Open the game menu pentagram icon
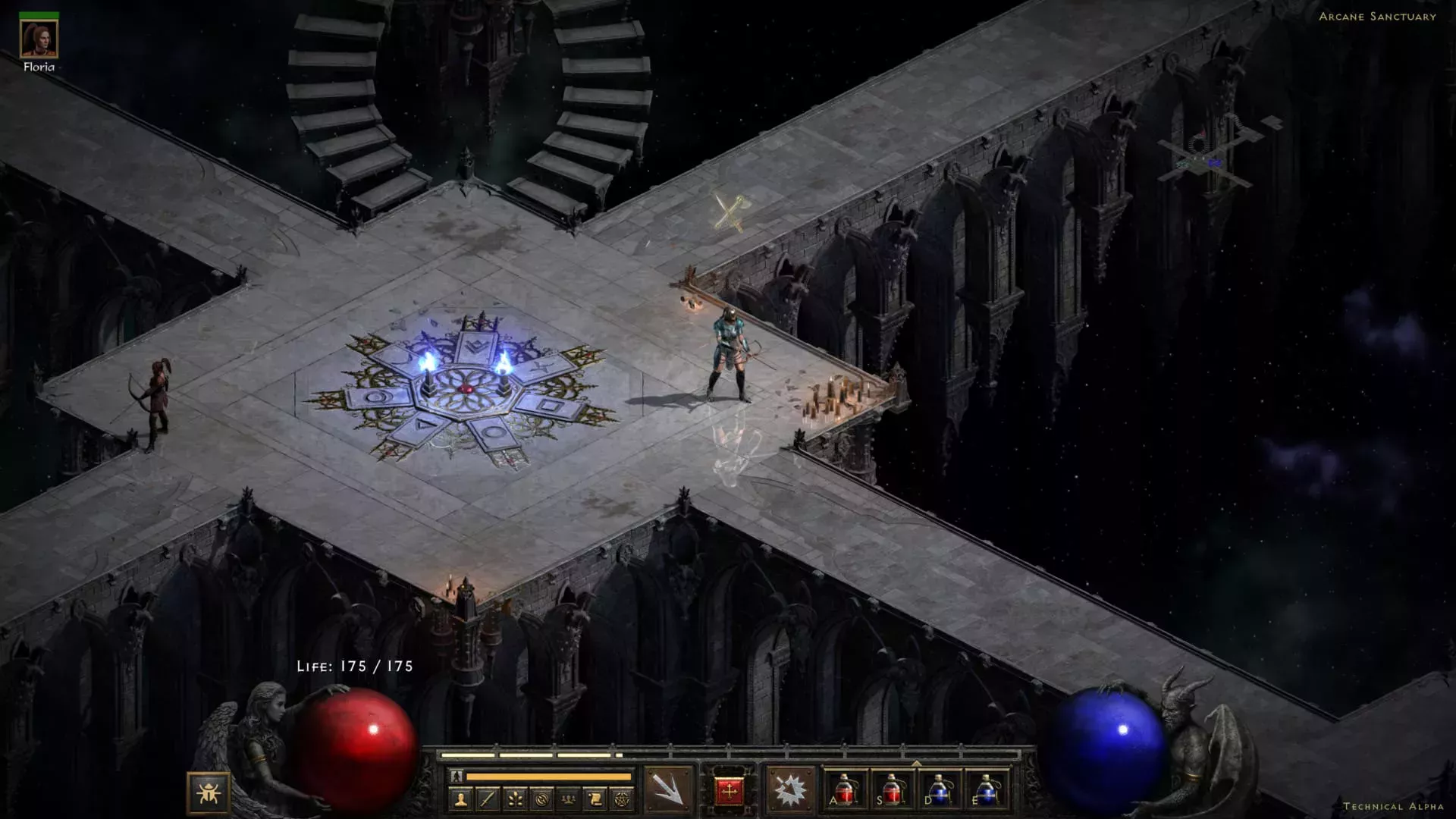Image resolution: width=1456 pixels, height=819 pixels. pos(623,799)
